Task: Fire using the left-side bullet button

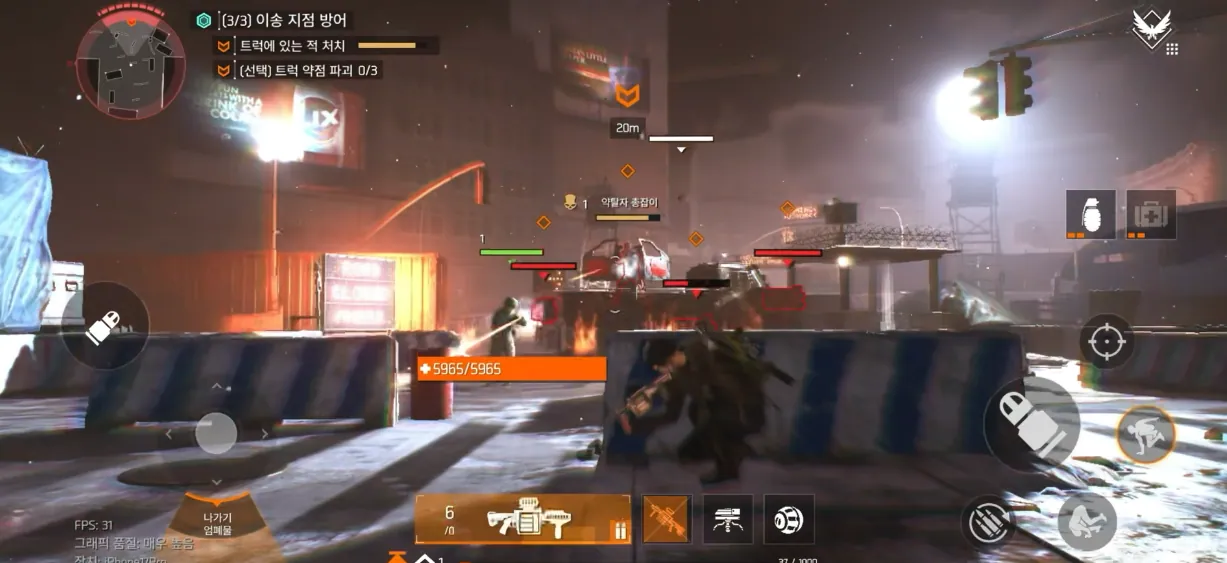Action: pyautogui.click(x=105, y=326)
